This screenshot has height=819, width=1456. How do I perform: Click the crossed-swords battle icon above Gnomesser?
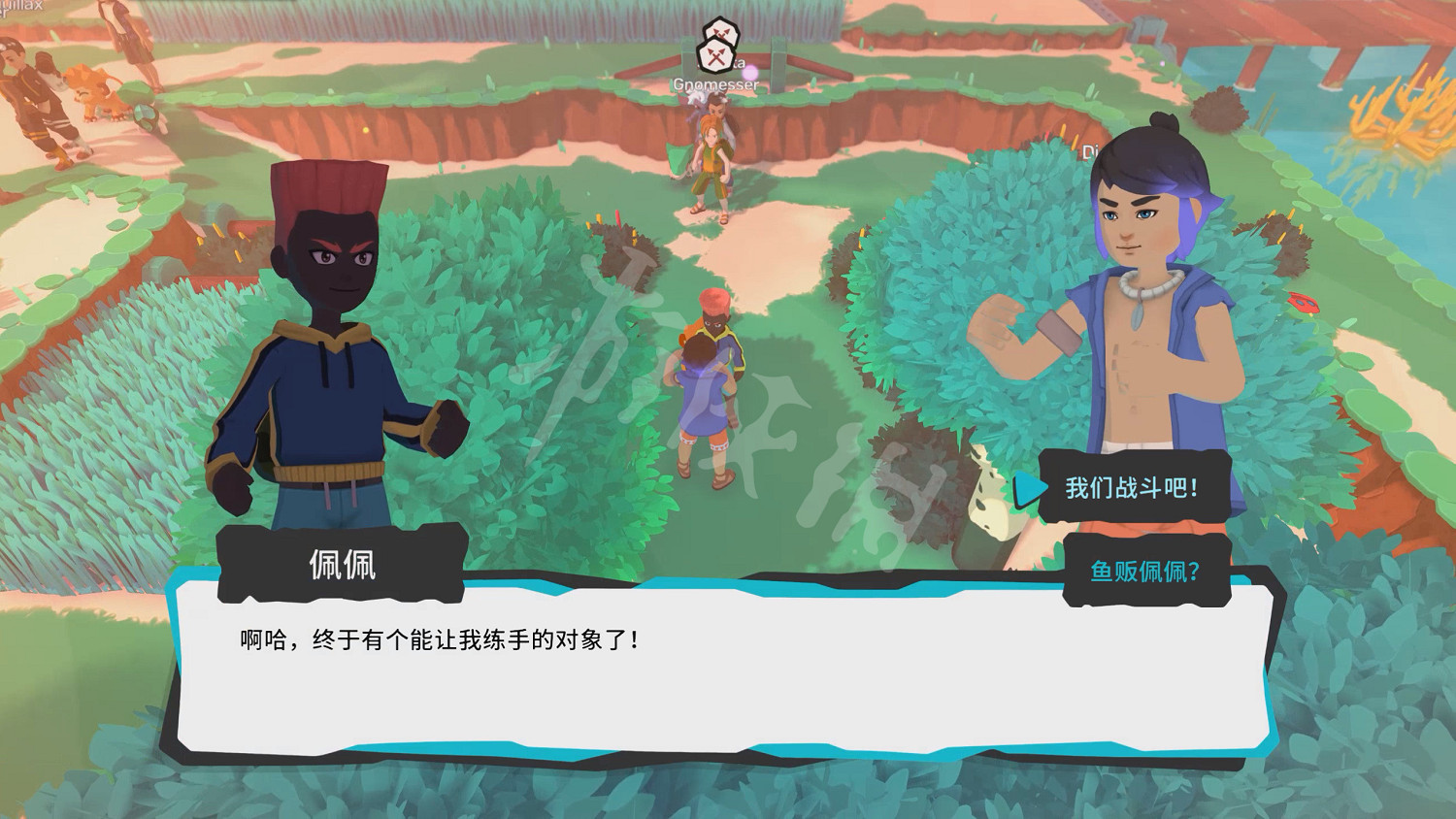pos(717,53)
